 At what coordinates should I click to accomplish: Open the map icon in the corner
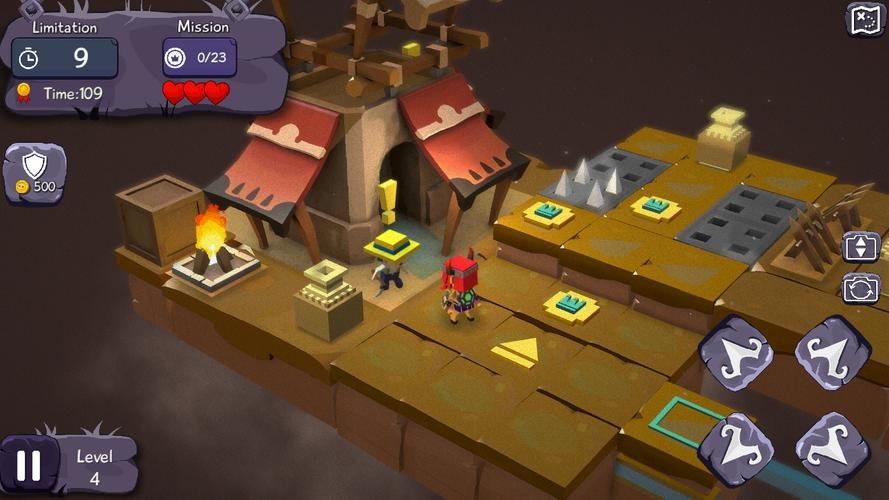pyautogui.click(x=864, y=19)
